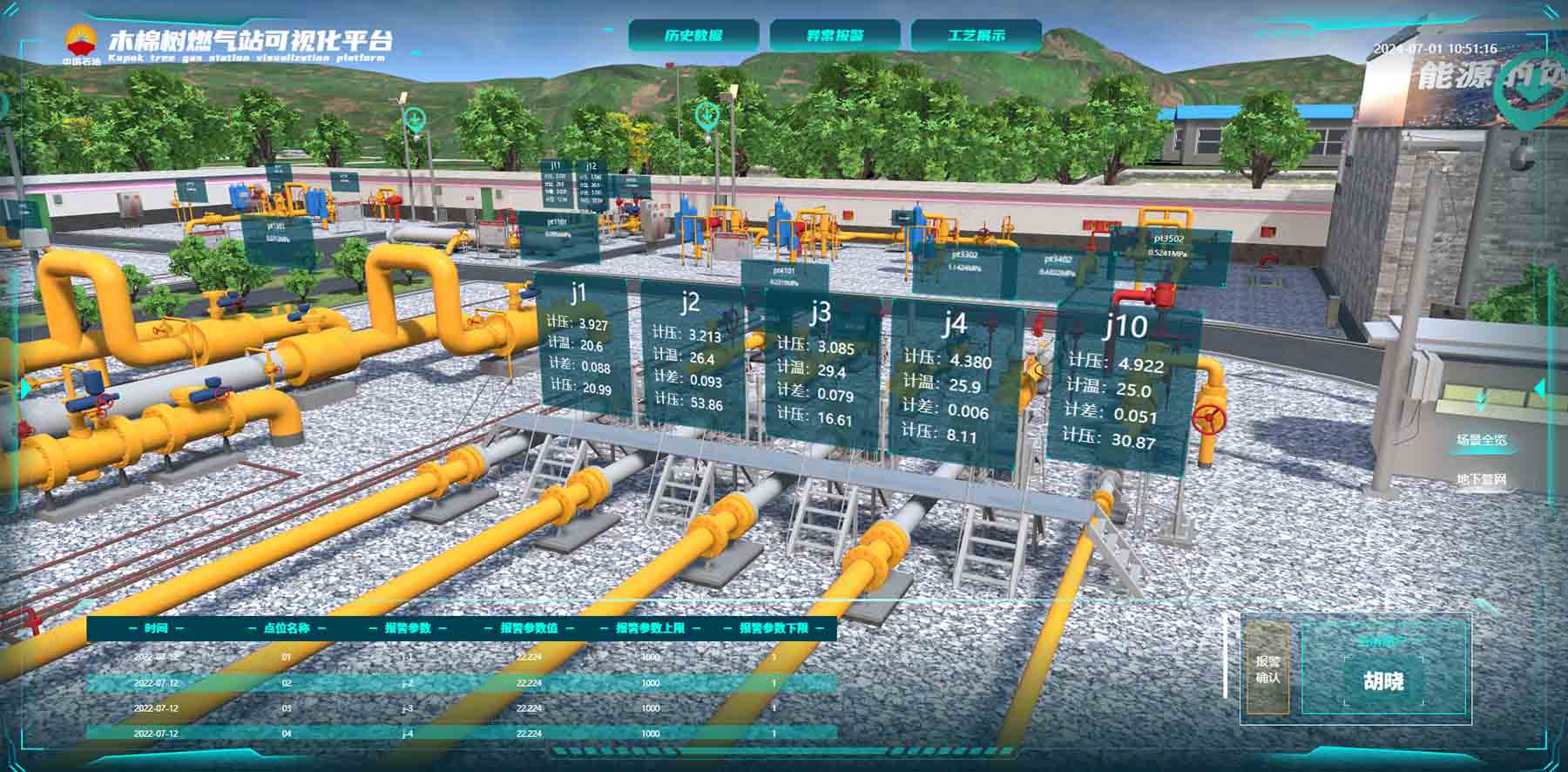This screenshot has height=772, width=1568.
Task: Expand the left side panel arrow
Action: [x=24, y=388]
